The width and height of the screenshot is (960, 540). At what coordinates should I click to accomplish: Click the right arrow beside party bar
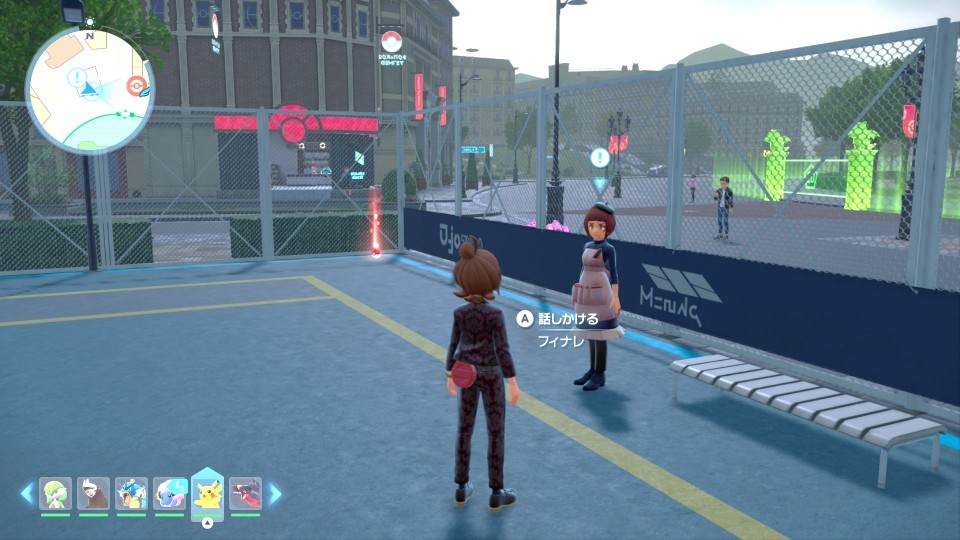275,493
